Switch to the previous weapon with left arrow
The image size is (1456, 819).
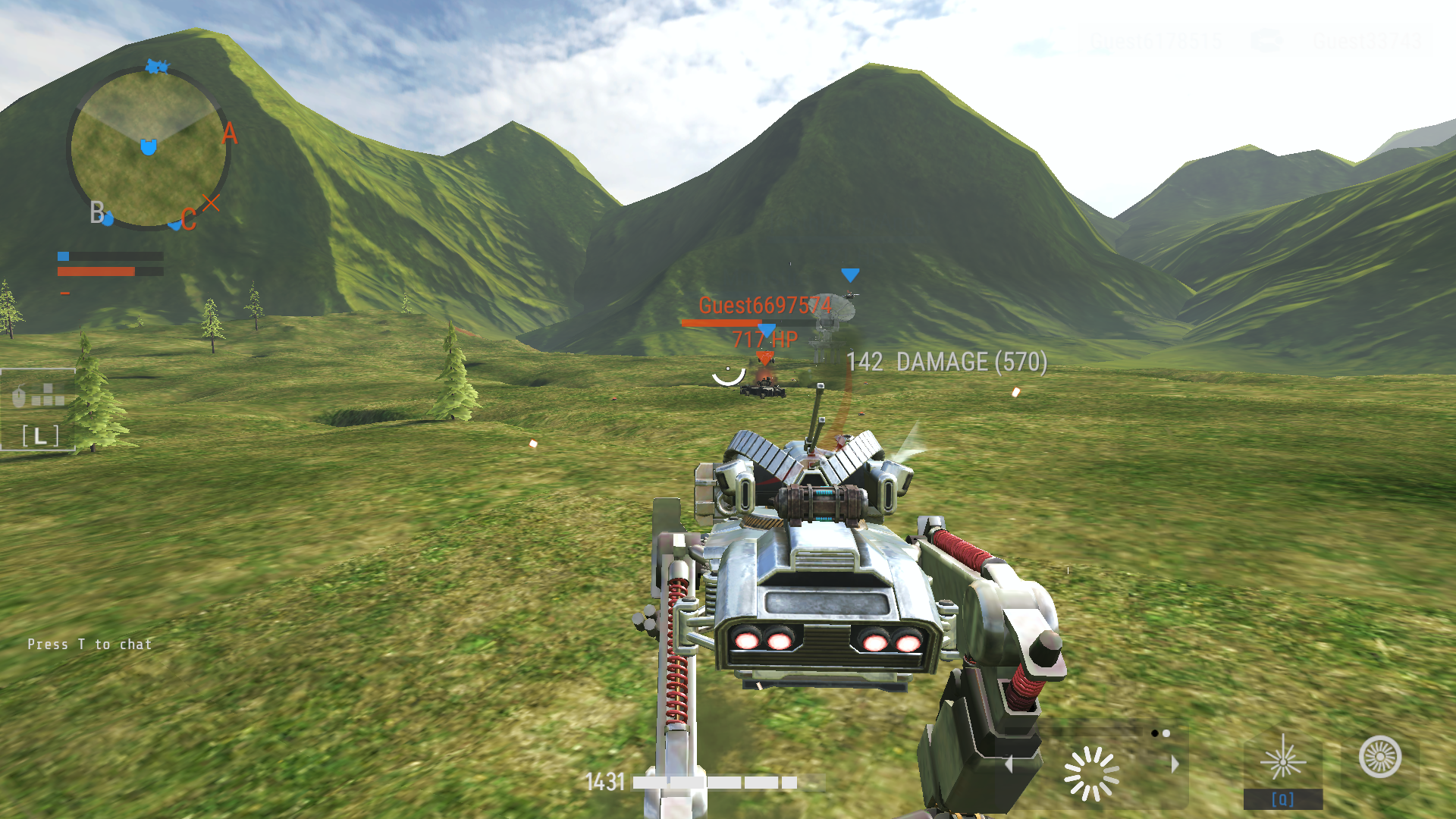pos(1009,764)
